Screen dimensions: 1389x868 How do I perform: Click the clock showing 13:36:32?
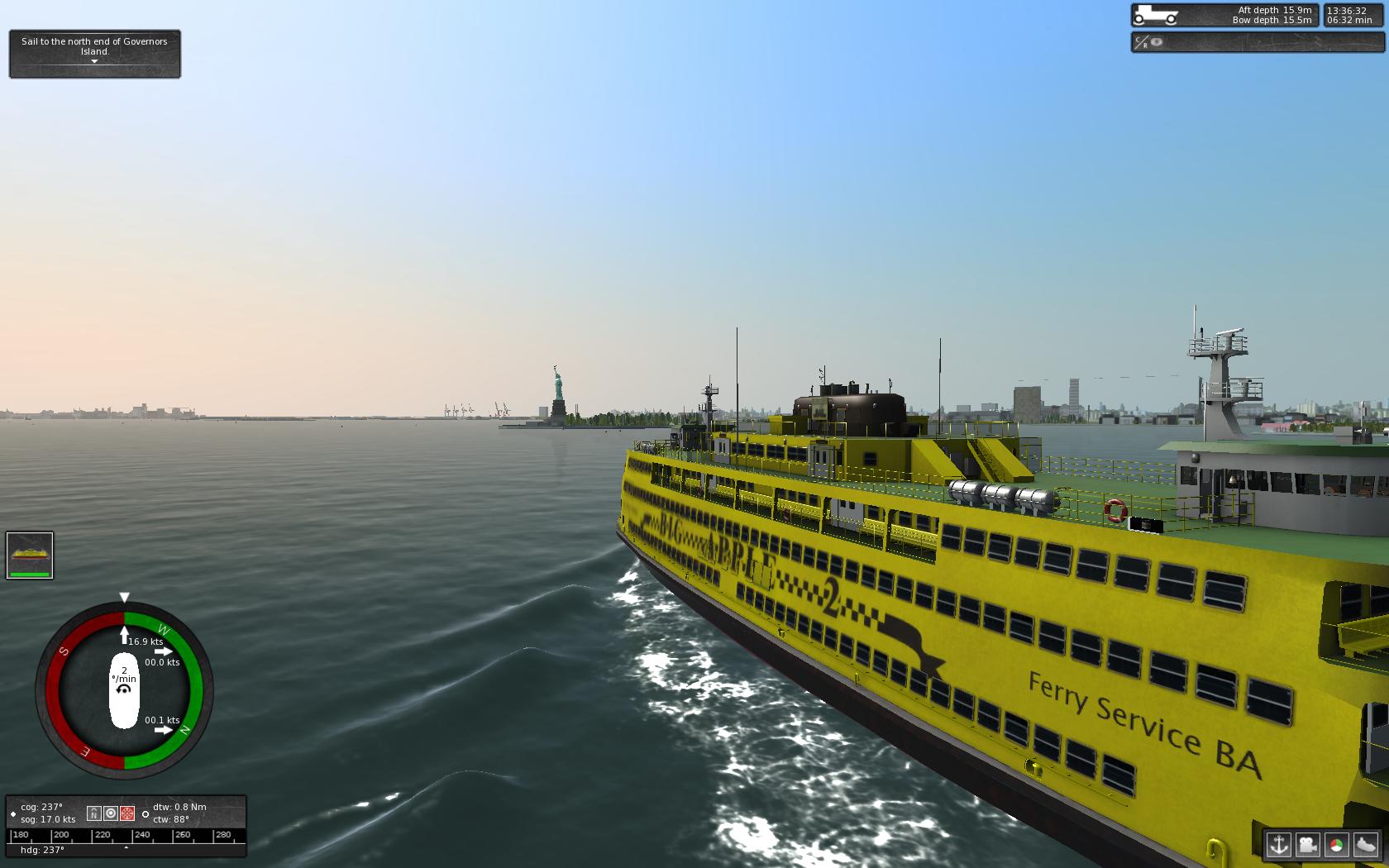point(1348,12)
